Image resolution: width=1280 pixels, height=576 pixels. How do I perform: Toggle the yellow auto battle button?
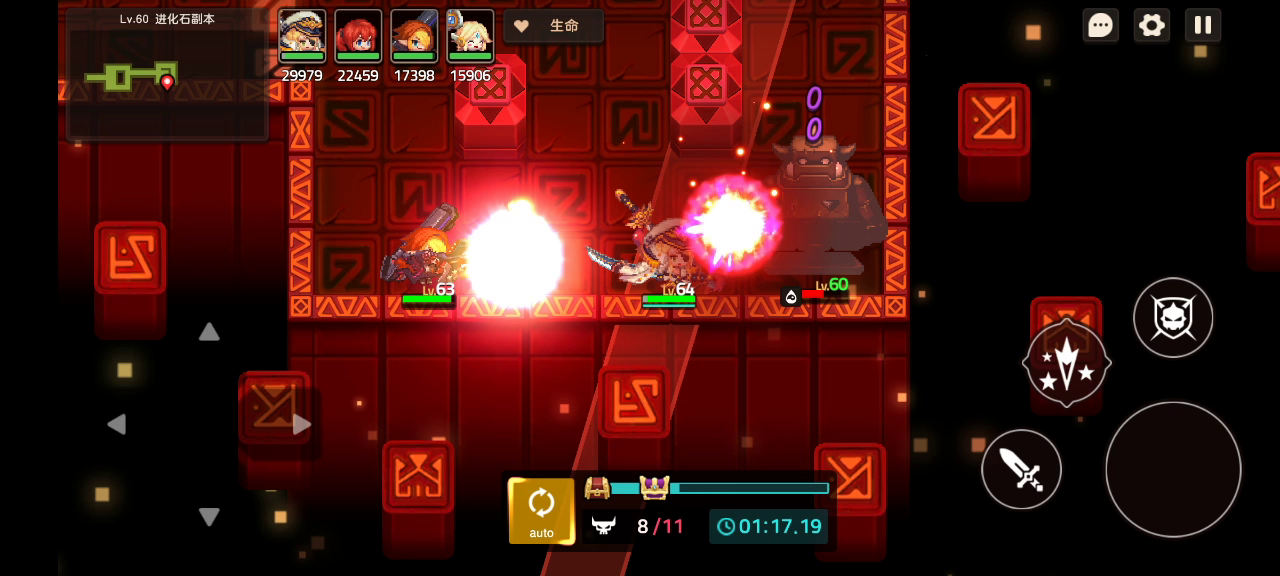pyautogui.click(x=541, y=511)
